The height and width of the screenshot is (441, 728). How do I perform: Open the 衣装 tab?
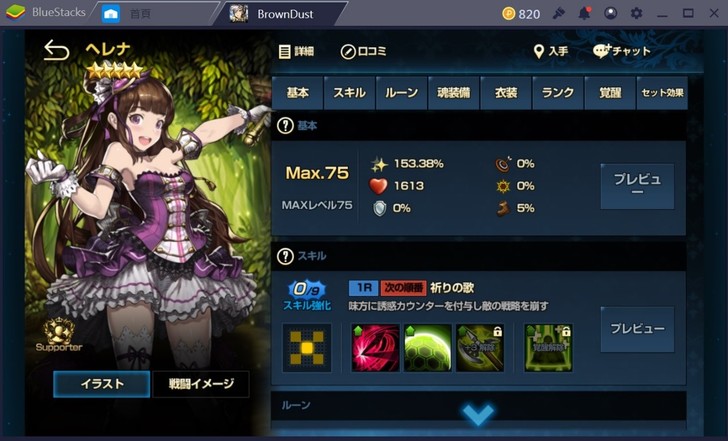click(x=505, y=93)
